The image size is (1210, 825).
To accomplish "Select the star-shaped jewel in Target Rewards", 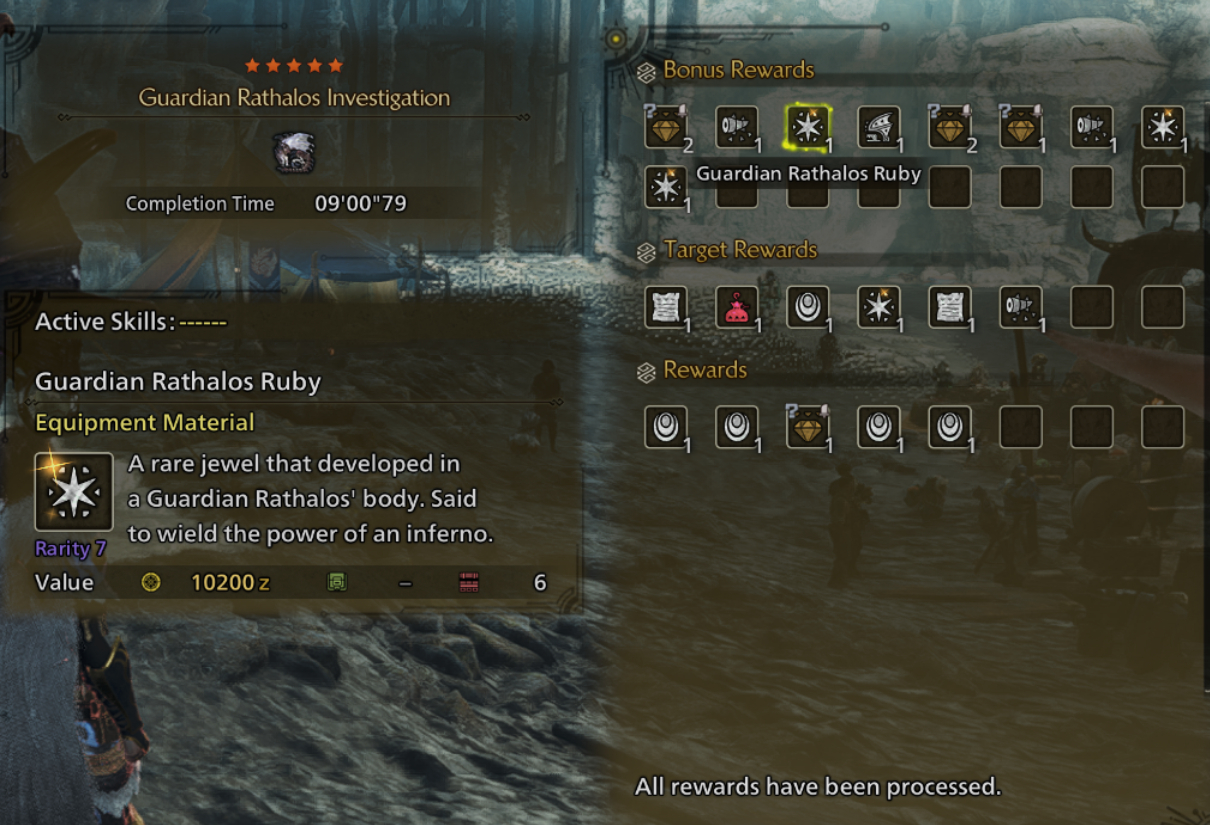I will click(878, 307).
